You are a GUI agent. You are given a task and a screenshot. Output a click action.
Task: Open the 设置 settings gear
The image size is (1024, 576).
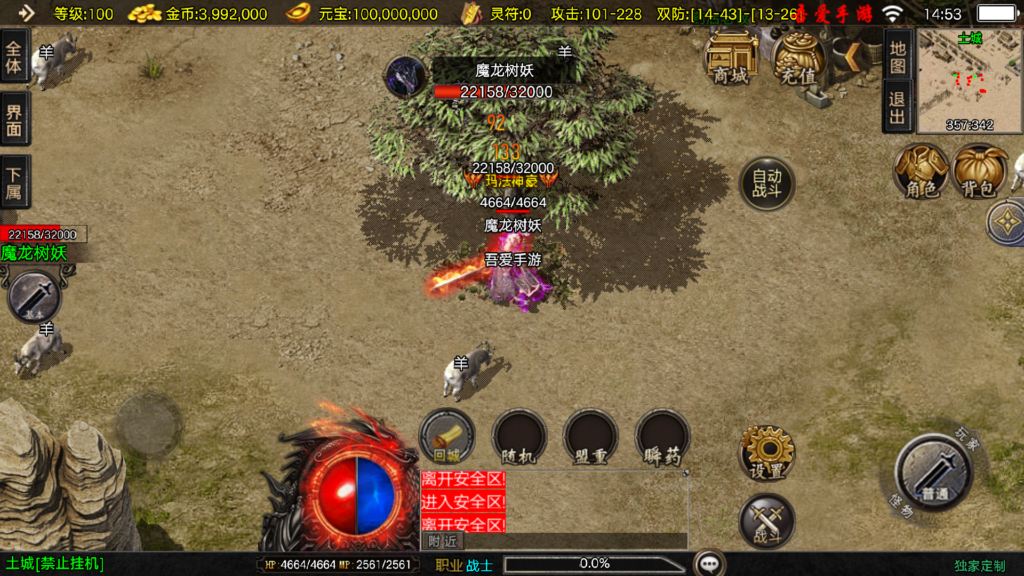pyautogui.click(x=767, y=453)
